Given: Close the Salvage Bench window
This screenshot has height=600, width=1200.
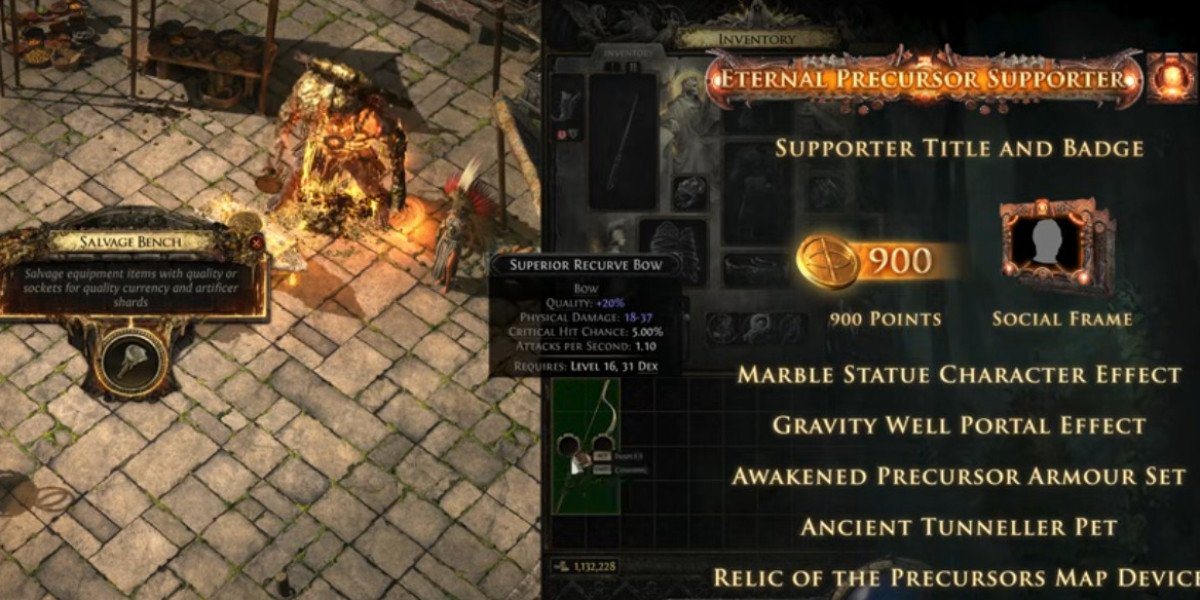Looking at the screenshot, I should (257, 242).
